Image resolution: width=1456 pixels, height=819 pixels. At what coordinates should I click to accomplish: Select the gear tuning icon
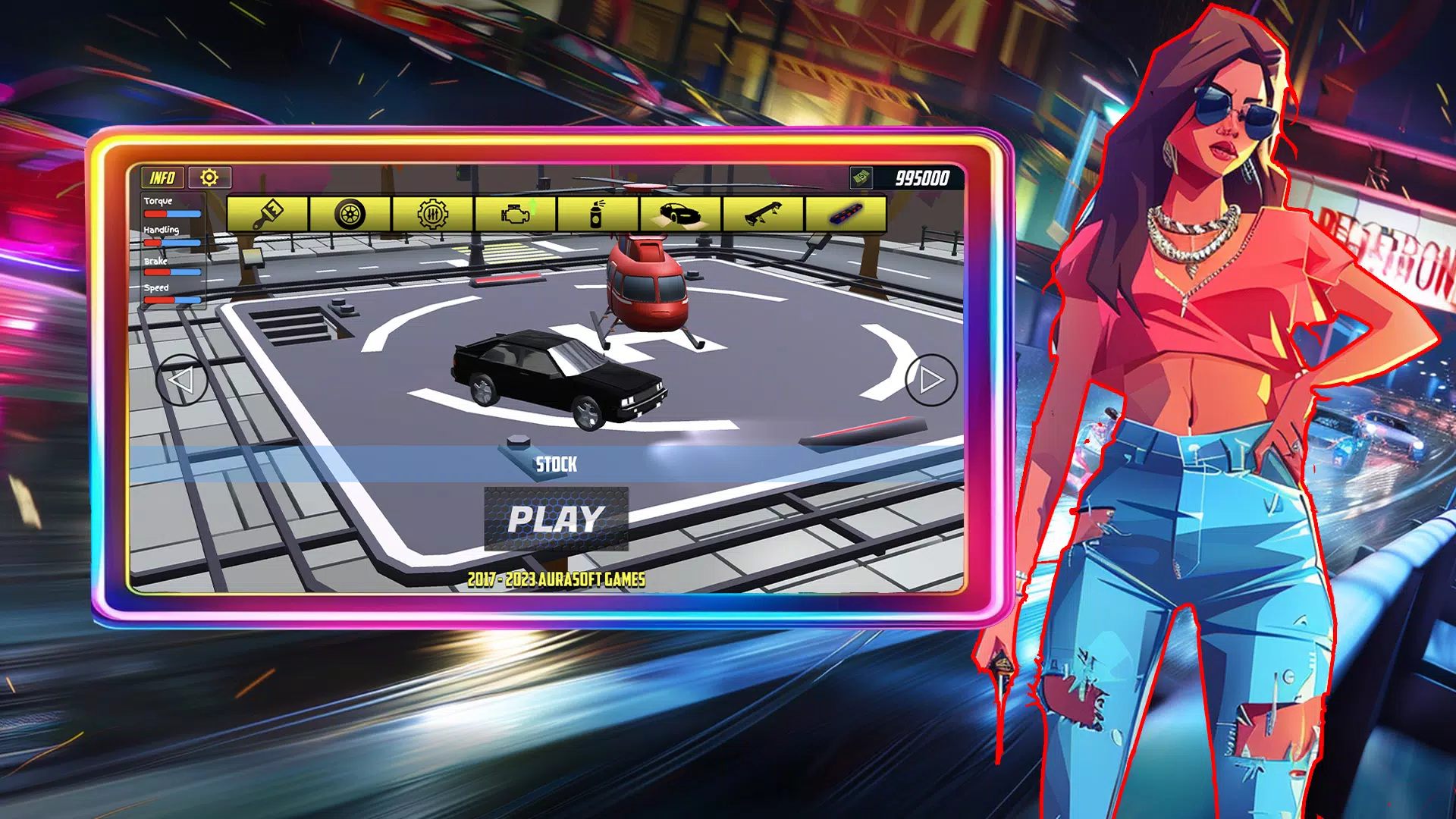point(433,215)
